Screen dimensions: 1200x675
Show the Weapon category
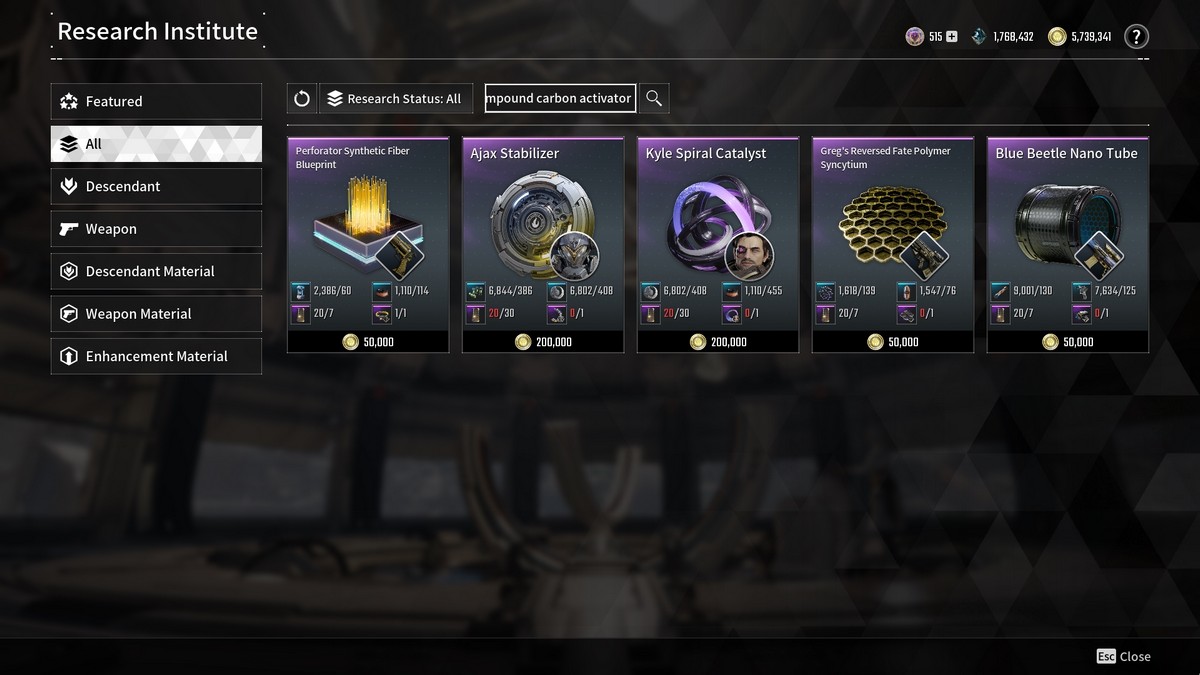(156, 229)
